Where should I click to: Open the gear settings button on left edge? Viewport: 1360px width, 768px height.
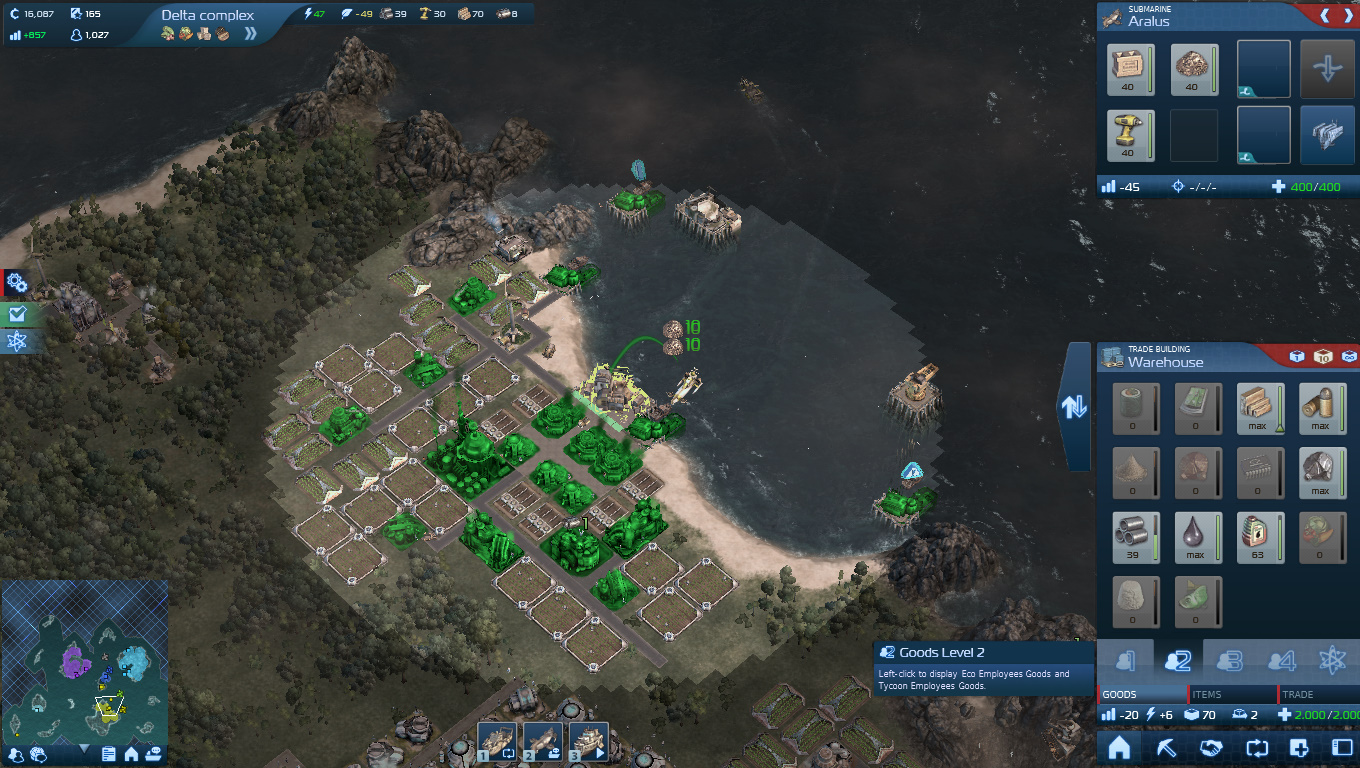pos(16,284)
